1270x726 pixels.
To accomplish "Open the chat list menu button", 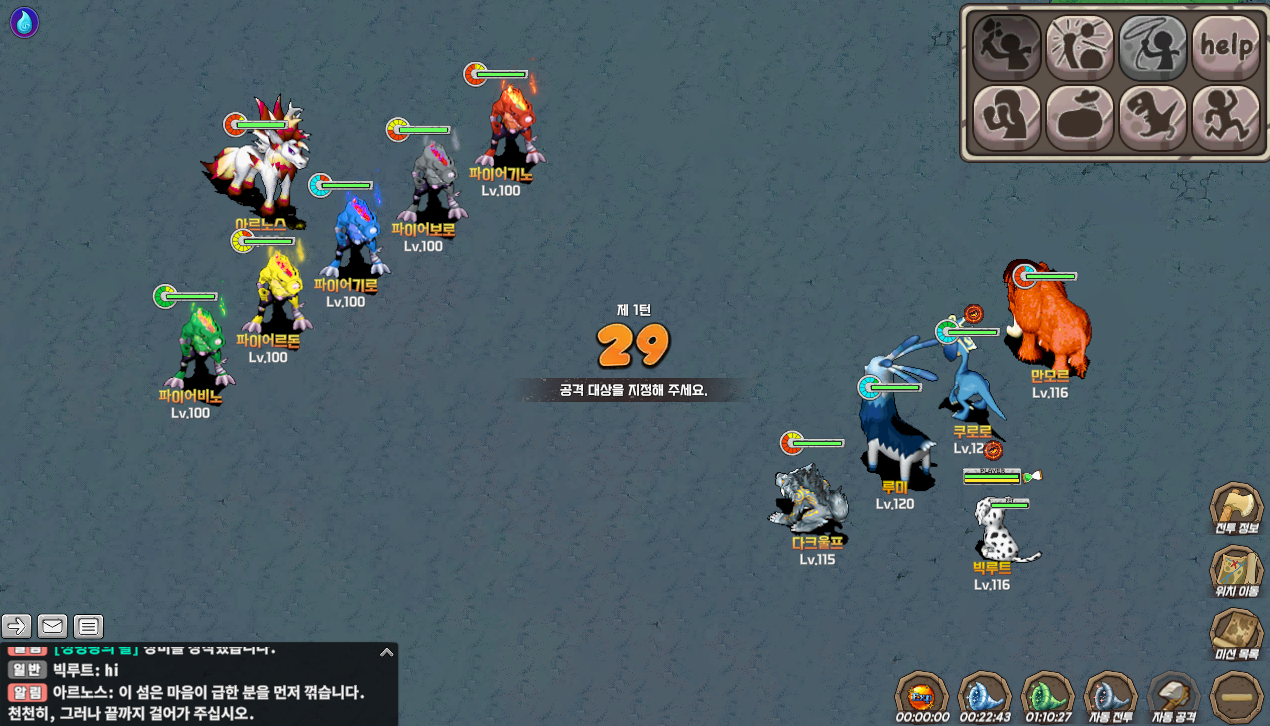I will (x=89, y=627).
